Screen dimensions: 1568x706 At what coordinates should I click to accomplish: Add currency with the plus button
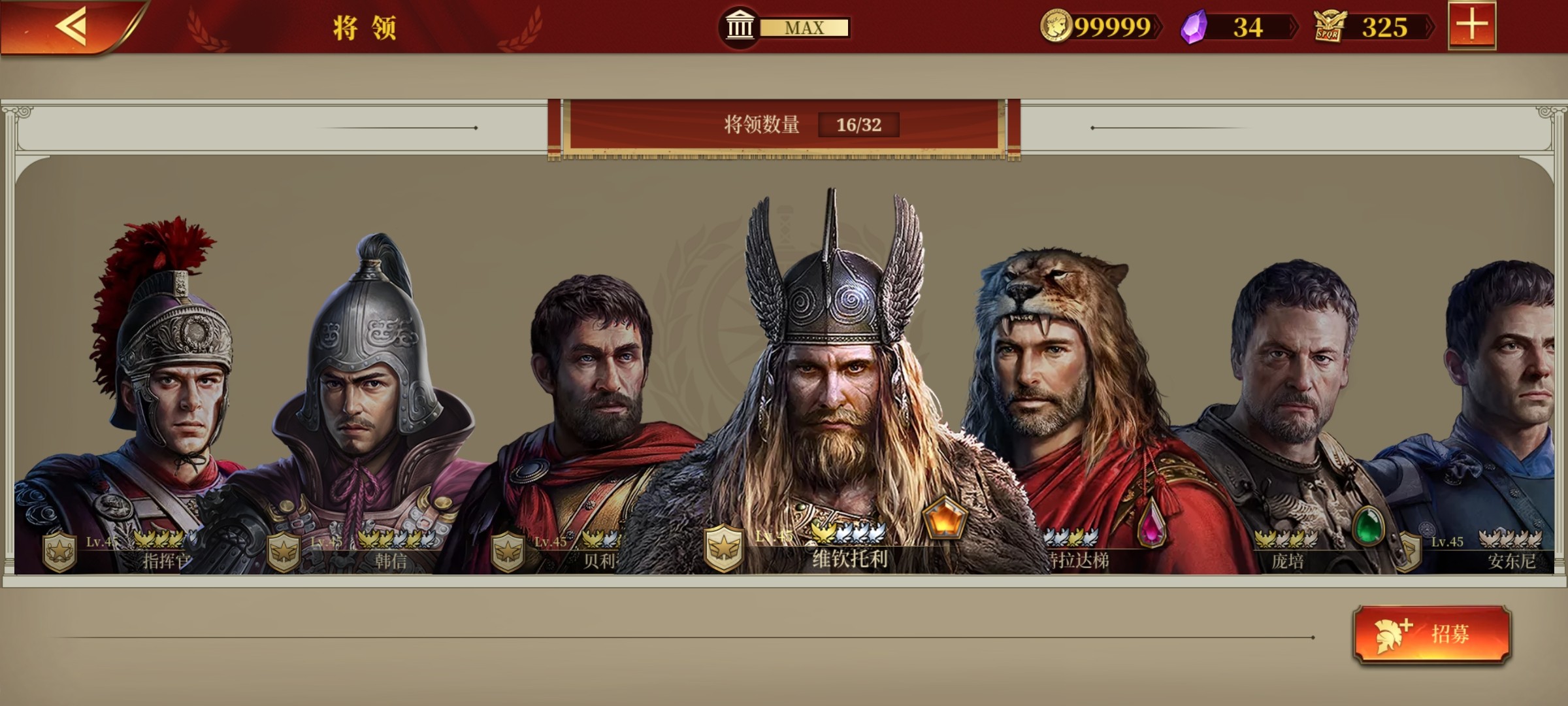1471,26
